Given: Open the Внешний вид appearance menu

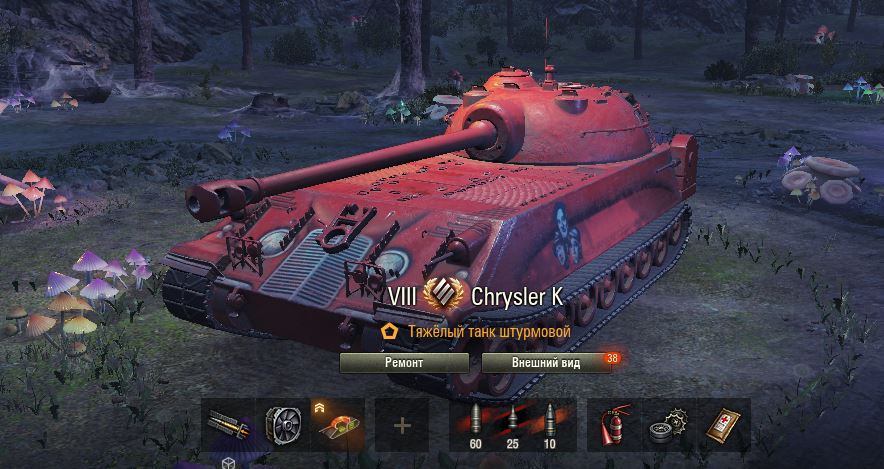Looking at the screenshot, I should [x=546, y=363].
